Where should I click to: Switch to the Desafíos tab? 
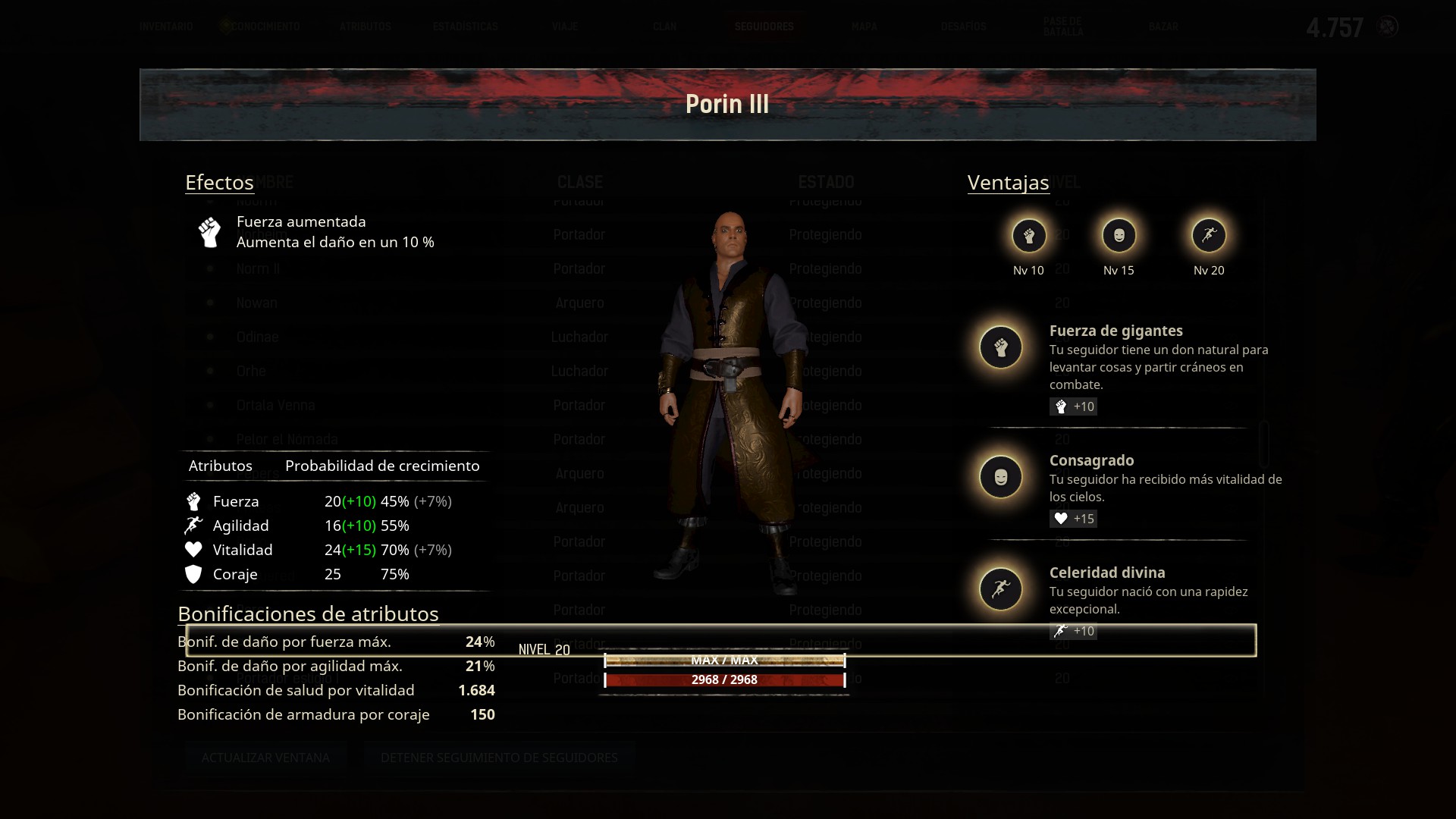963,27
